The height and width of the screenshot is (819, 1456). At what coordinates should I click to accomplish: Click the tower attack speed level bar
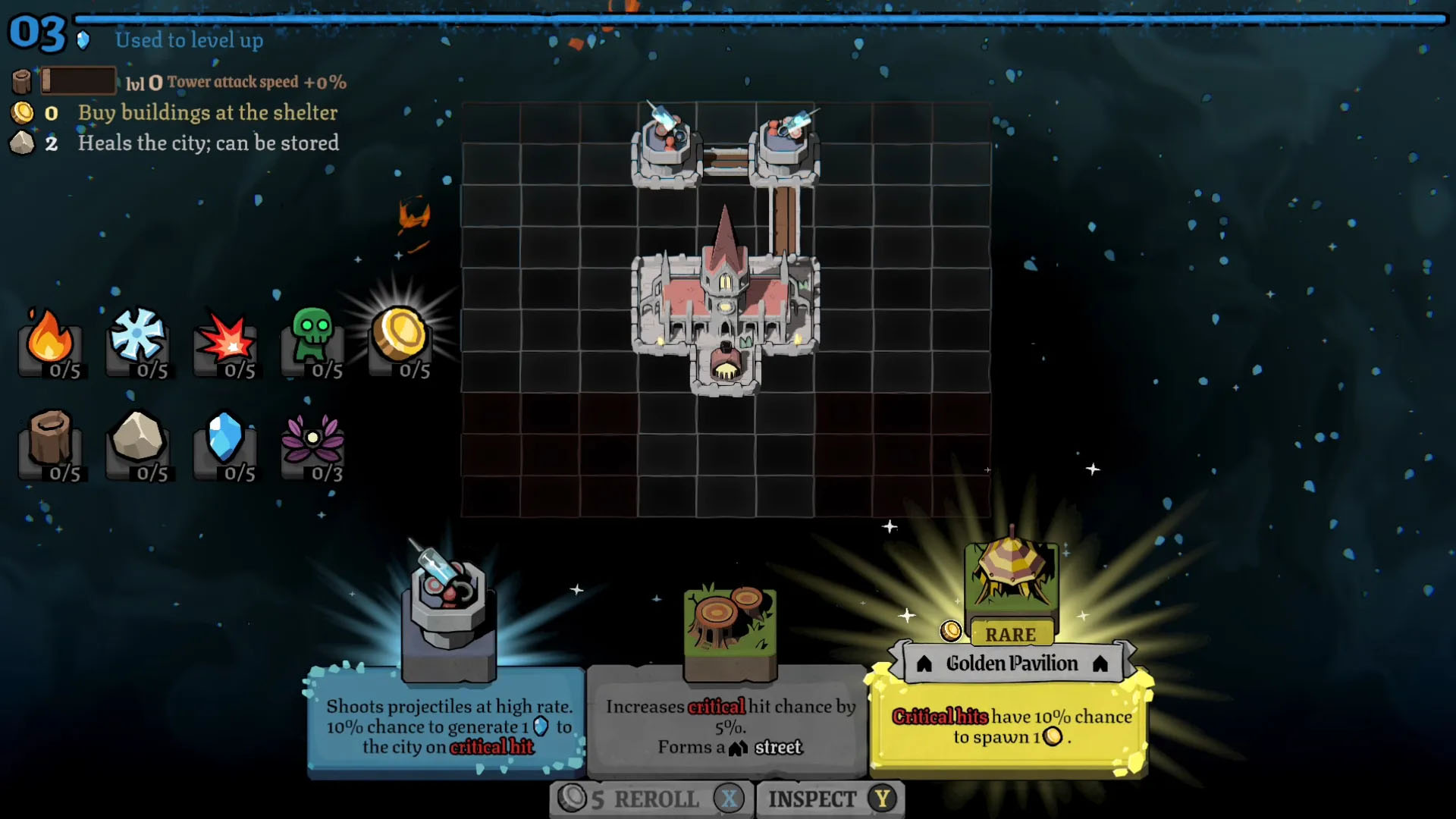click(80, 80)
